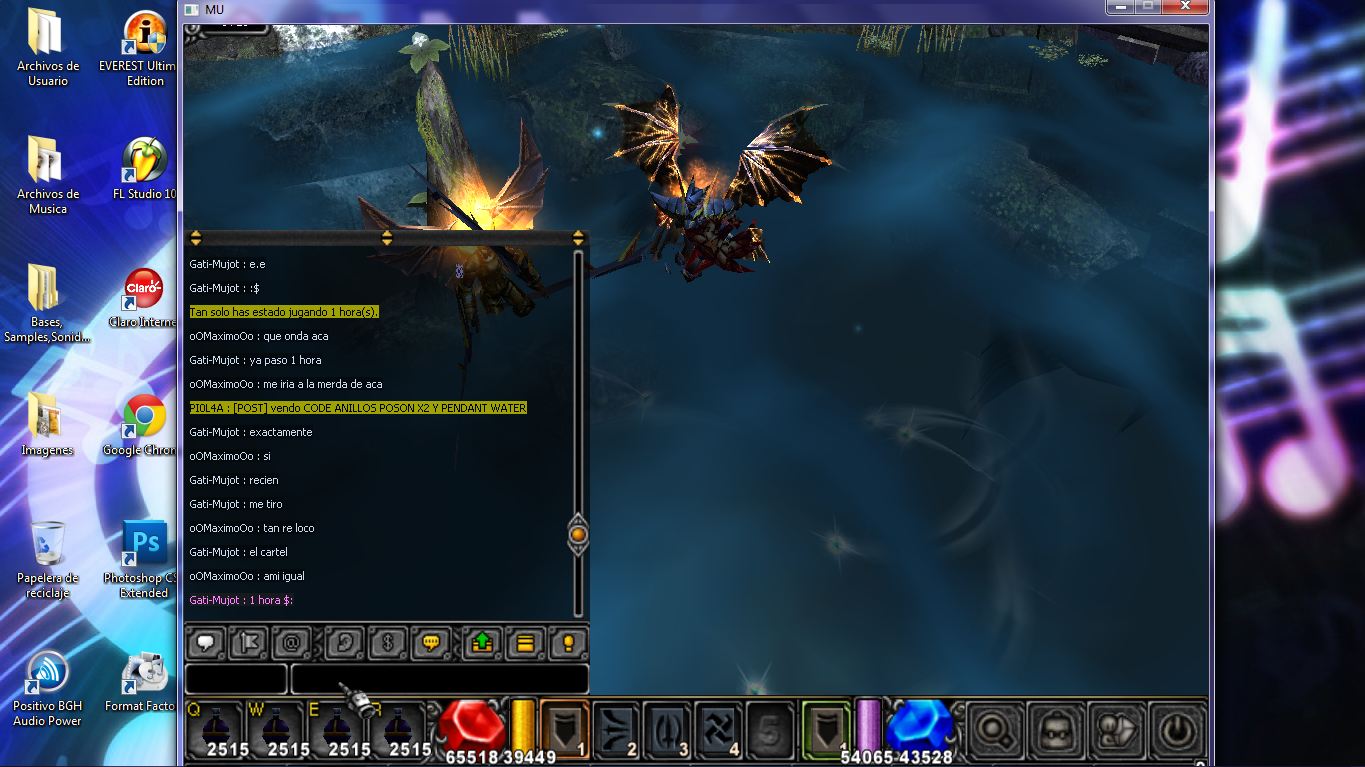Close the MU game window
The width and height of the screenshot is (1365, 767).
1186,7
